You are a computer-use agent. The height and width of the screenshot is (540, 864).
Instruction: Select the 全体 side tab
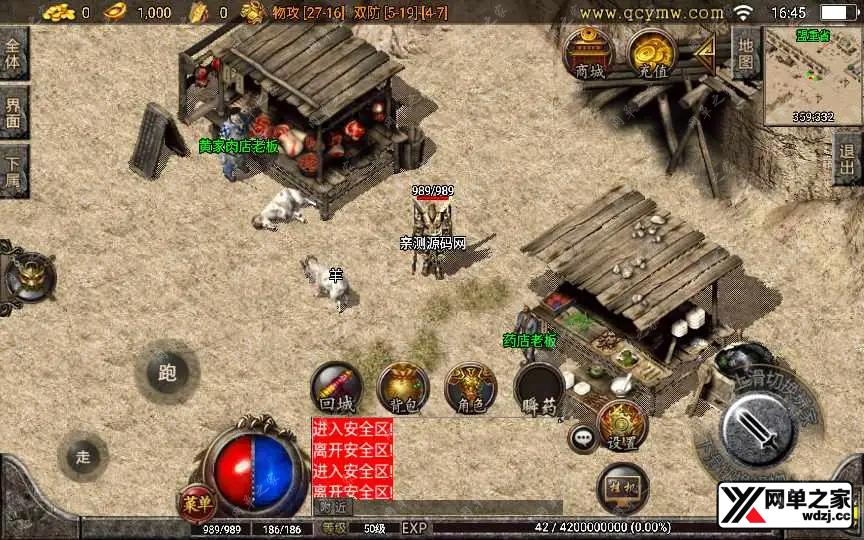point(13,54)
